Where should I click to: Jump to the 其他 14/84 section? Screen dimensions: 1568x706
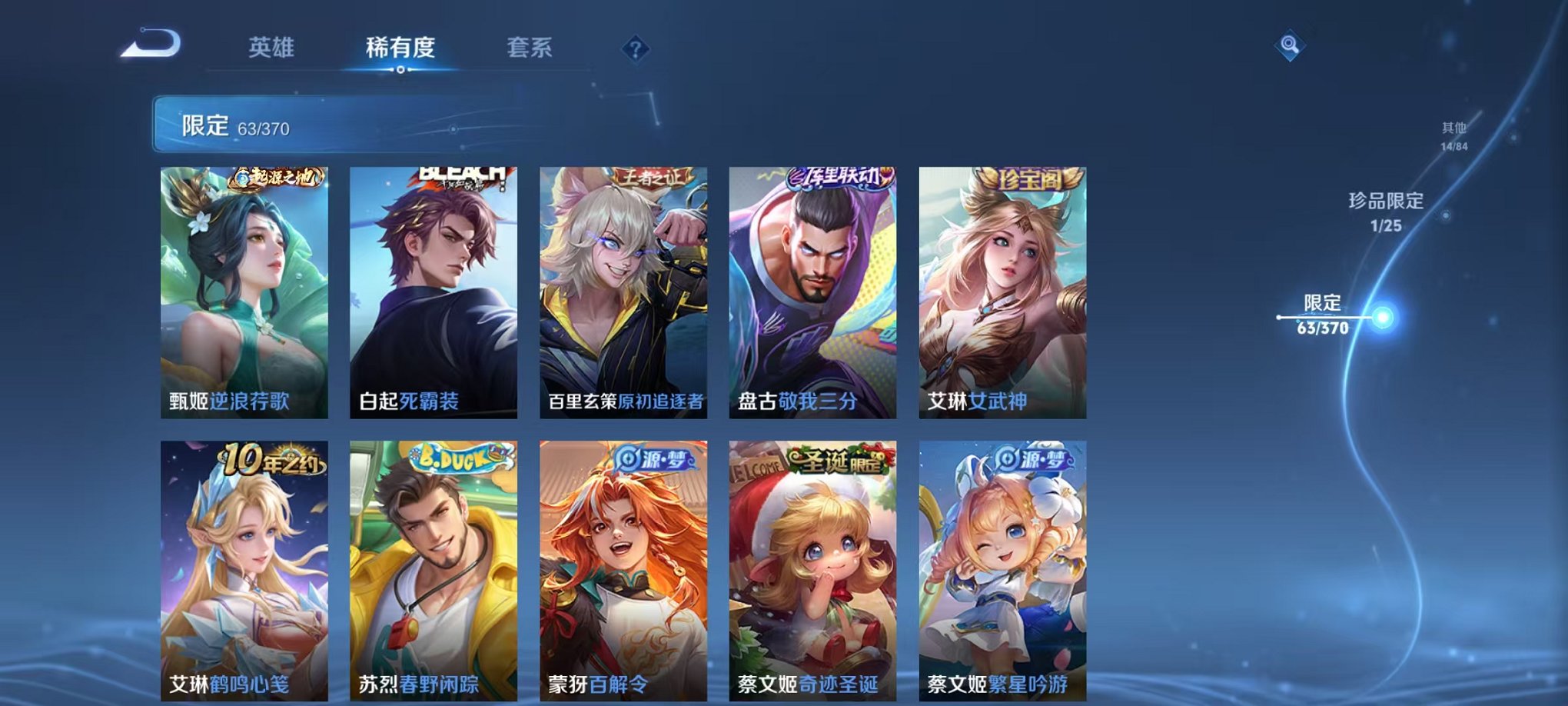(1454, 137)
